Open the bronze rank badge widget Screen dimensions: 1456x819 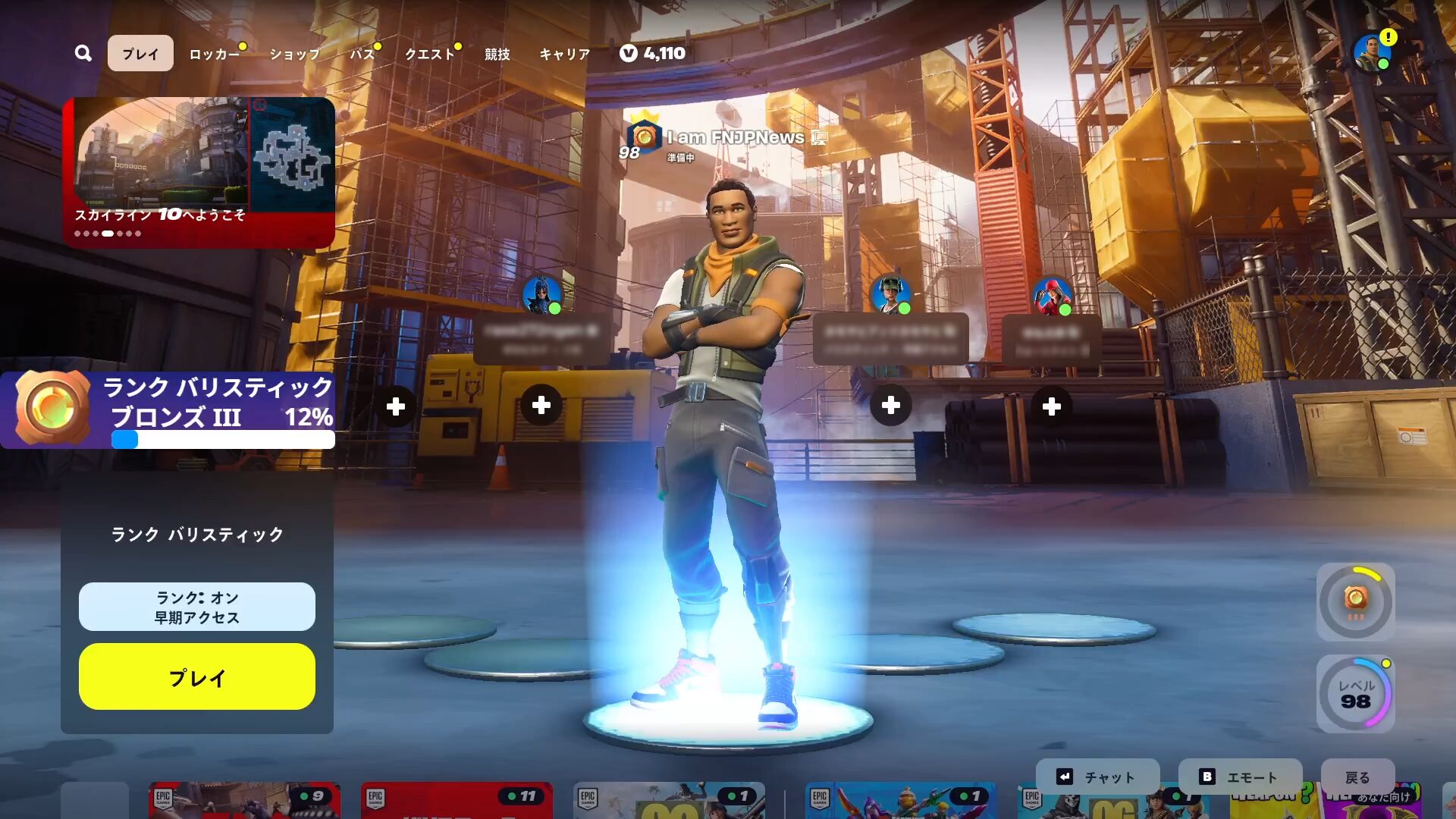1355,602
